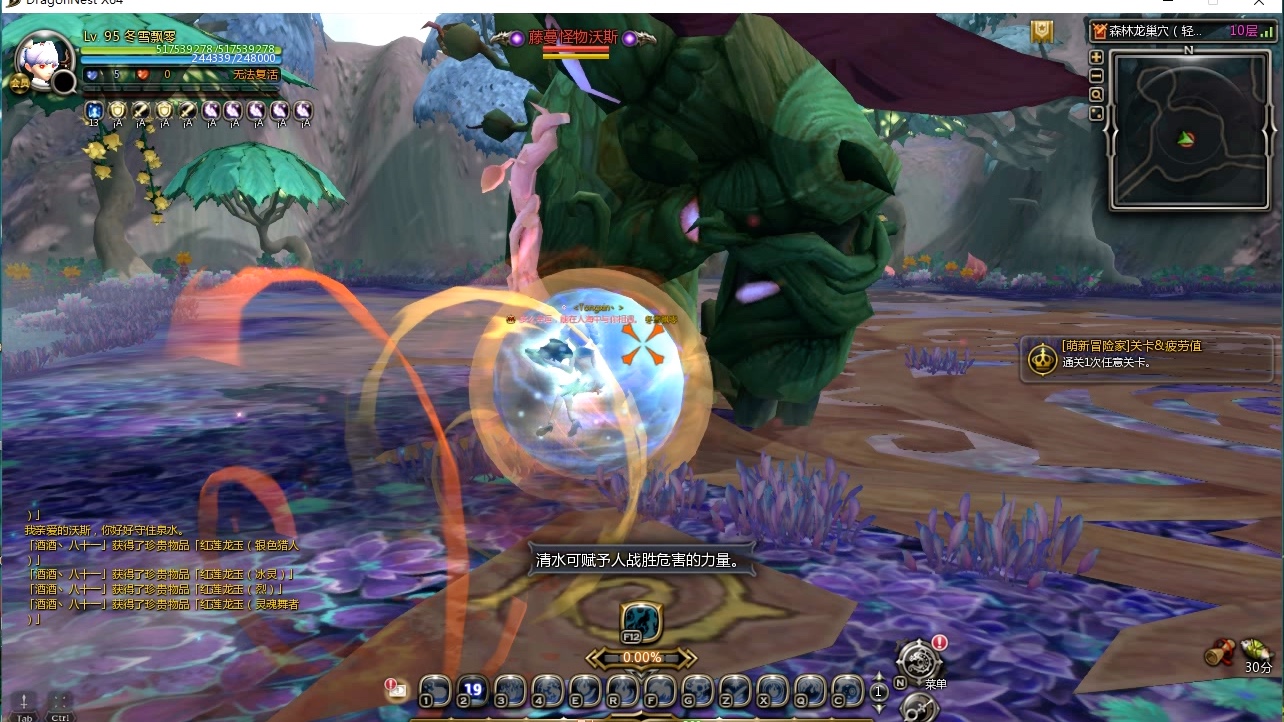This screenshot has height=722, width=1284.
Task: Click the minimap zoom-in plus button
Action: coord(1096,58)
